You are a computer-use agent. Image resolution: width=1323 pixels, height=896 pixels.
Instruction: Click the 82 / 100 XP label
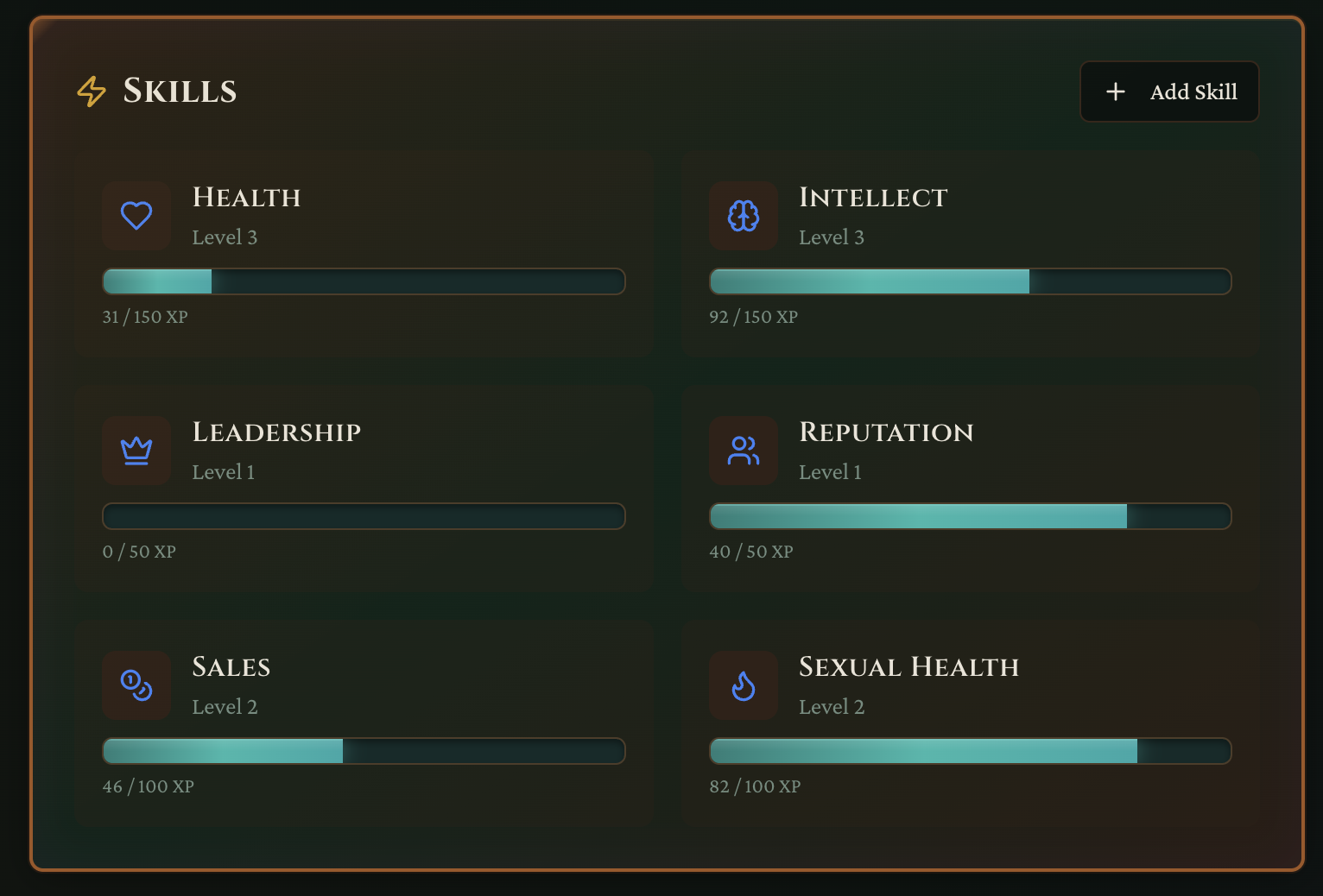tap(755, 786)
